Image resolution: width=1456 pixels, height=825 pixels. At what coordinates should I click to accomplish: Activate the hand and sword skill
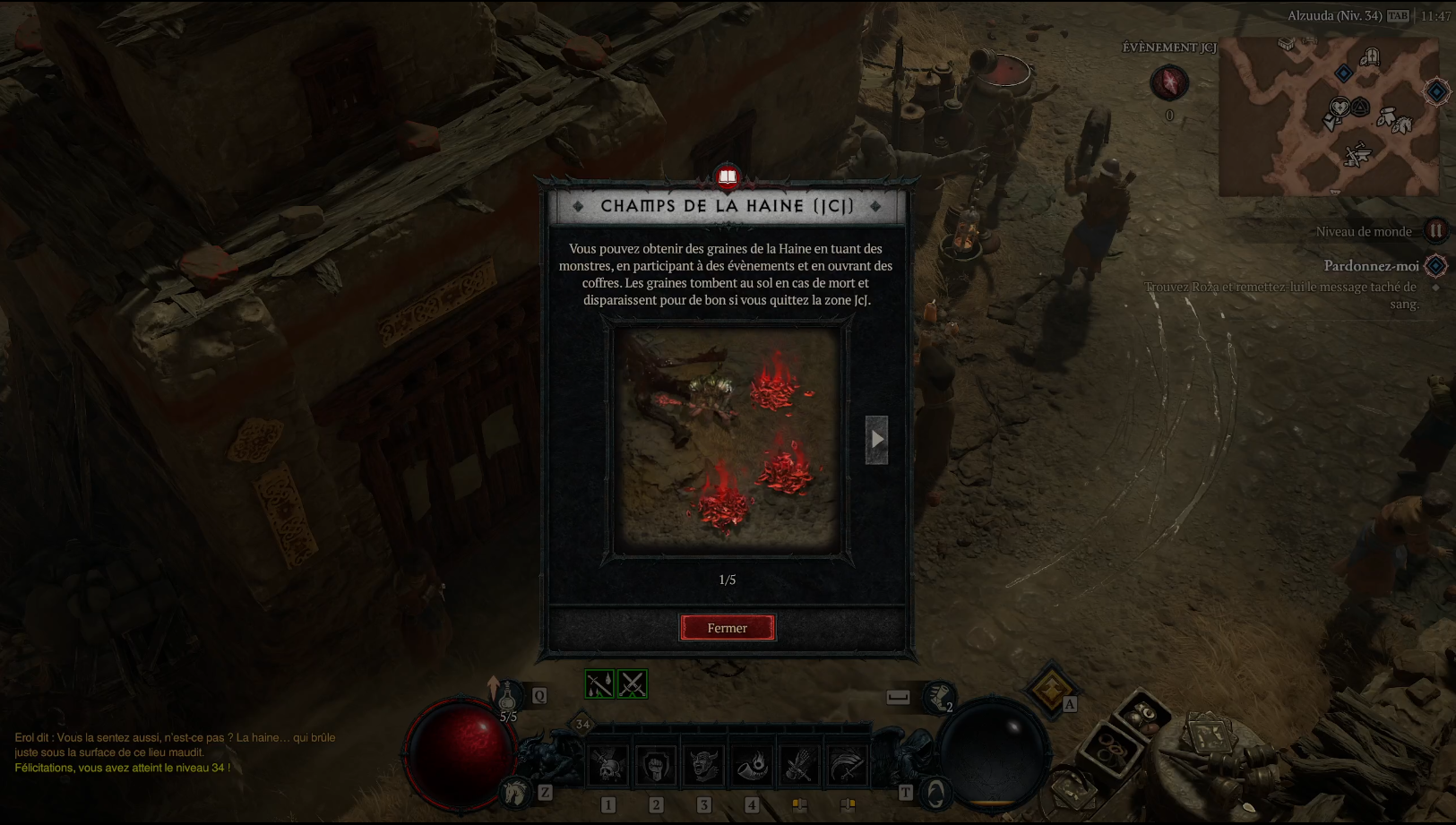[x=799, y=766]
